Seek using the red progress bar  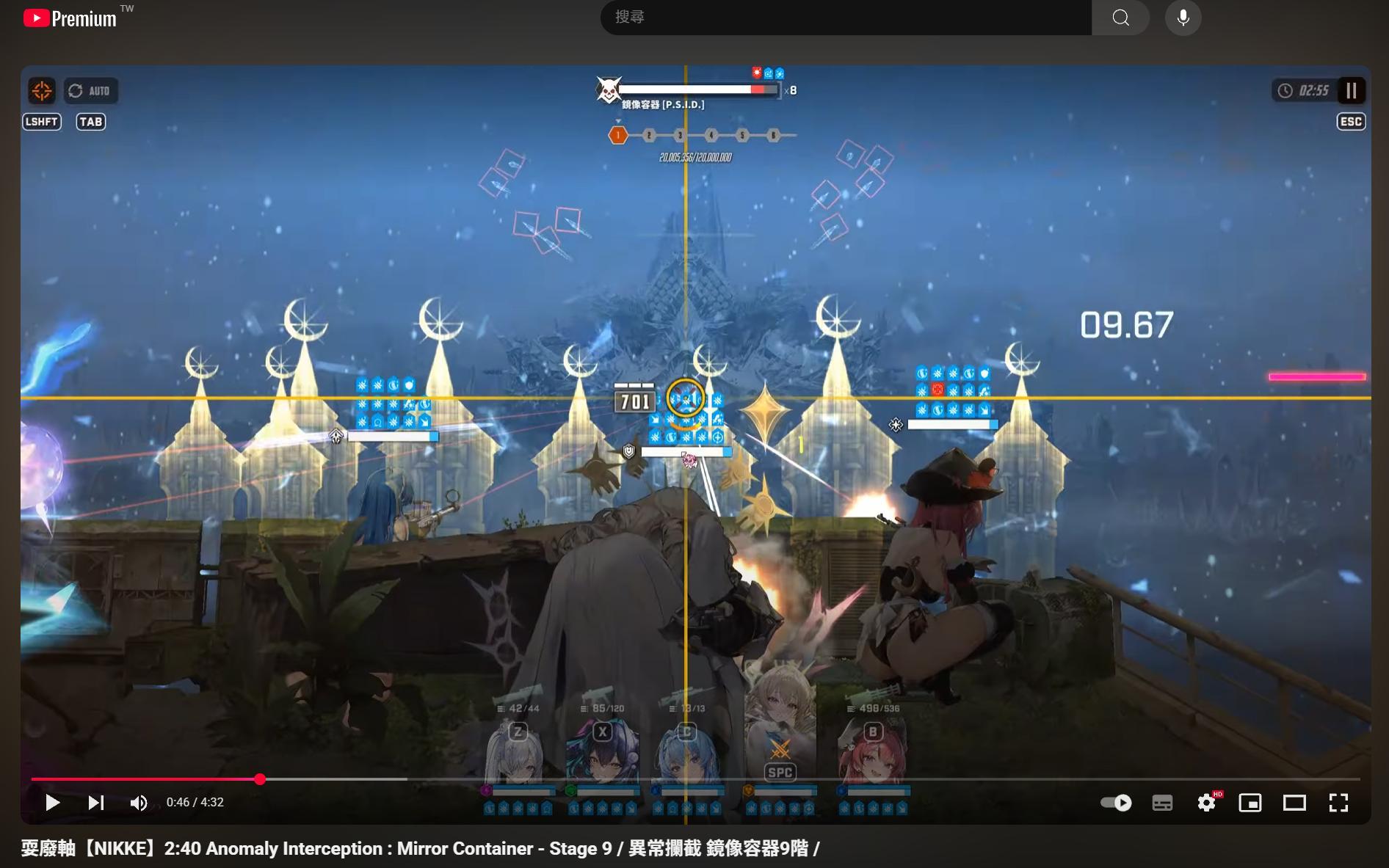pyautogui.click(x=260, y=780)
